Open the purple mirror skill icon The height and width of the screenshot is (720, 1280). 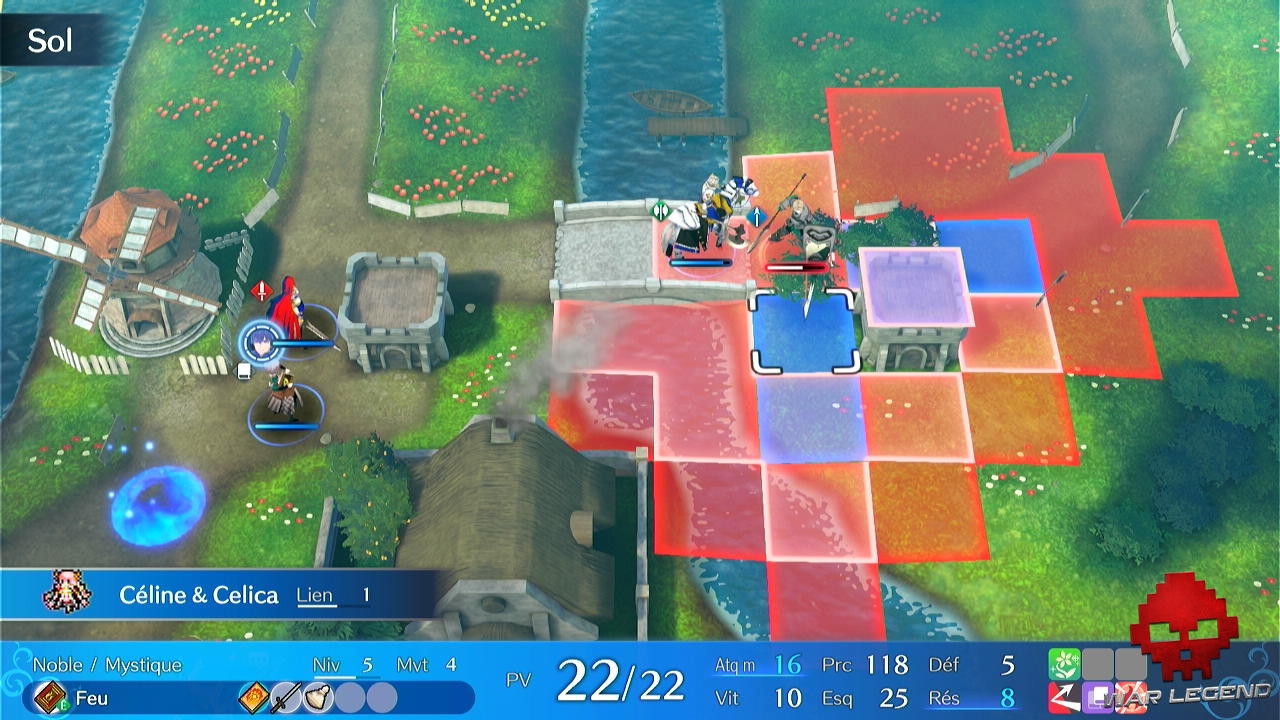(x=1098, y=697)
